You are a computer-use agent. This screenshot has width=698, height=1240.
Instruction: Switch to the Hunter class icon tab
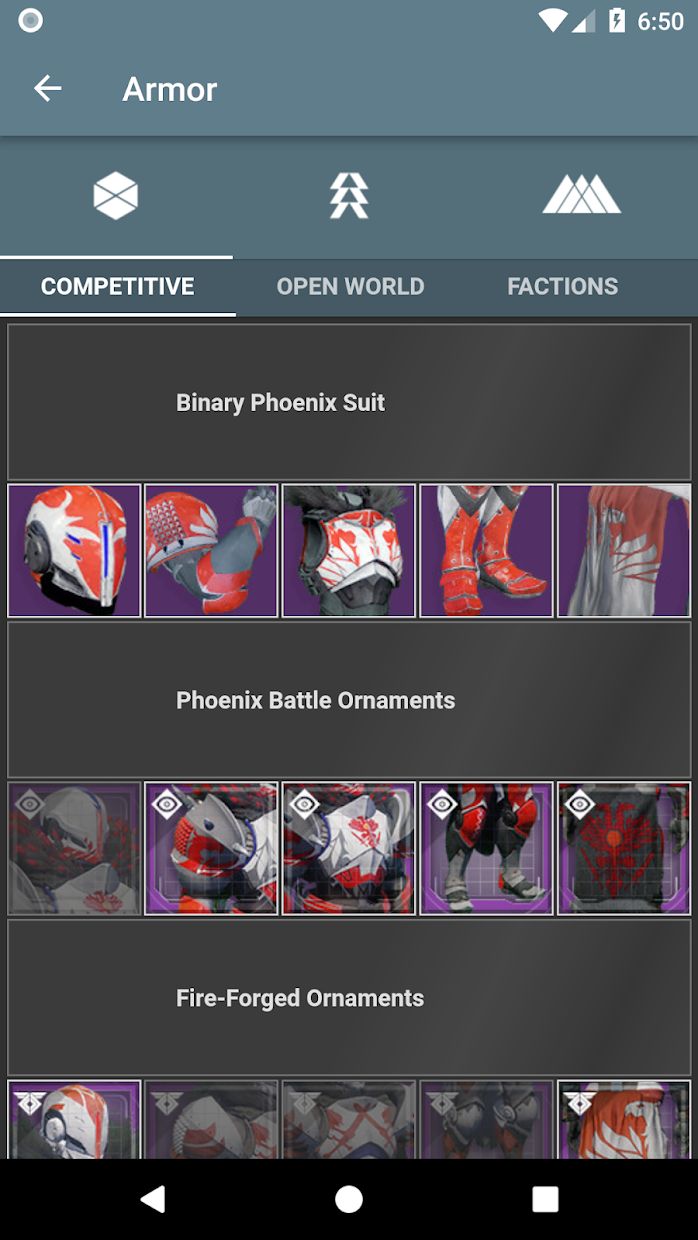349,195
